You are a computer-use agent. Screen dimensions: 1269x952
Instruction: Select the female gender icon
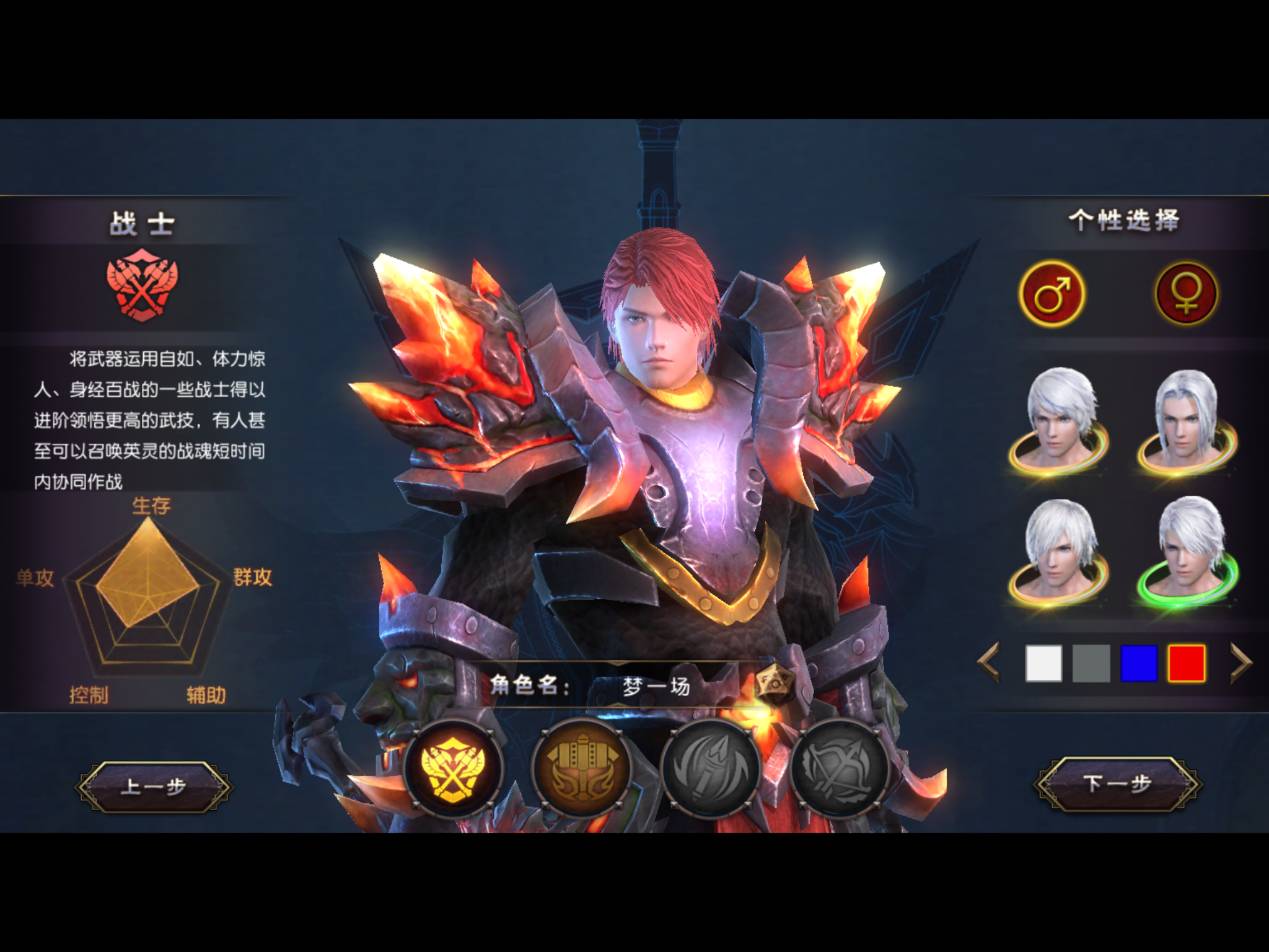1186,294
